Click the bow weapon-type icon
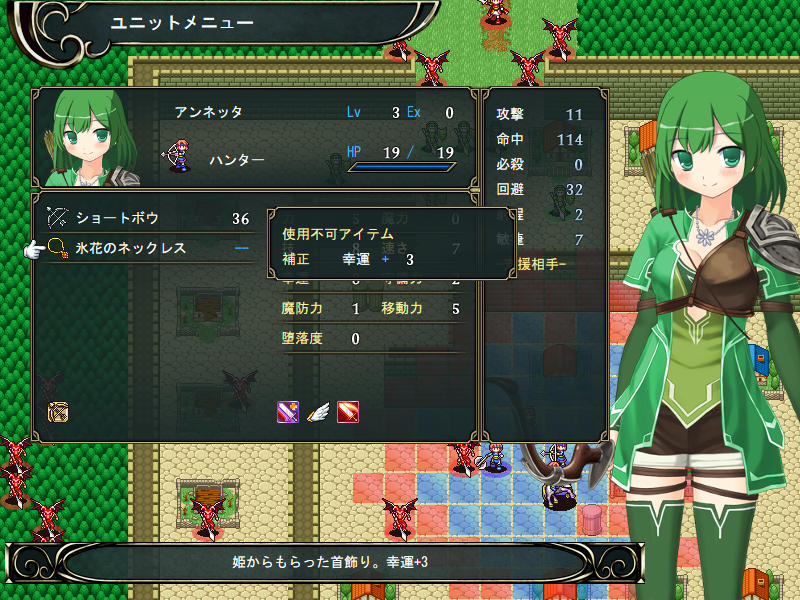 click(x=58, y=411)
